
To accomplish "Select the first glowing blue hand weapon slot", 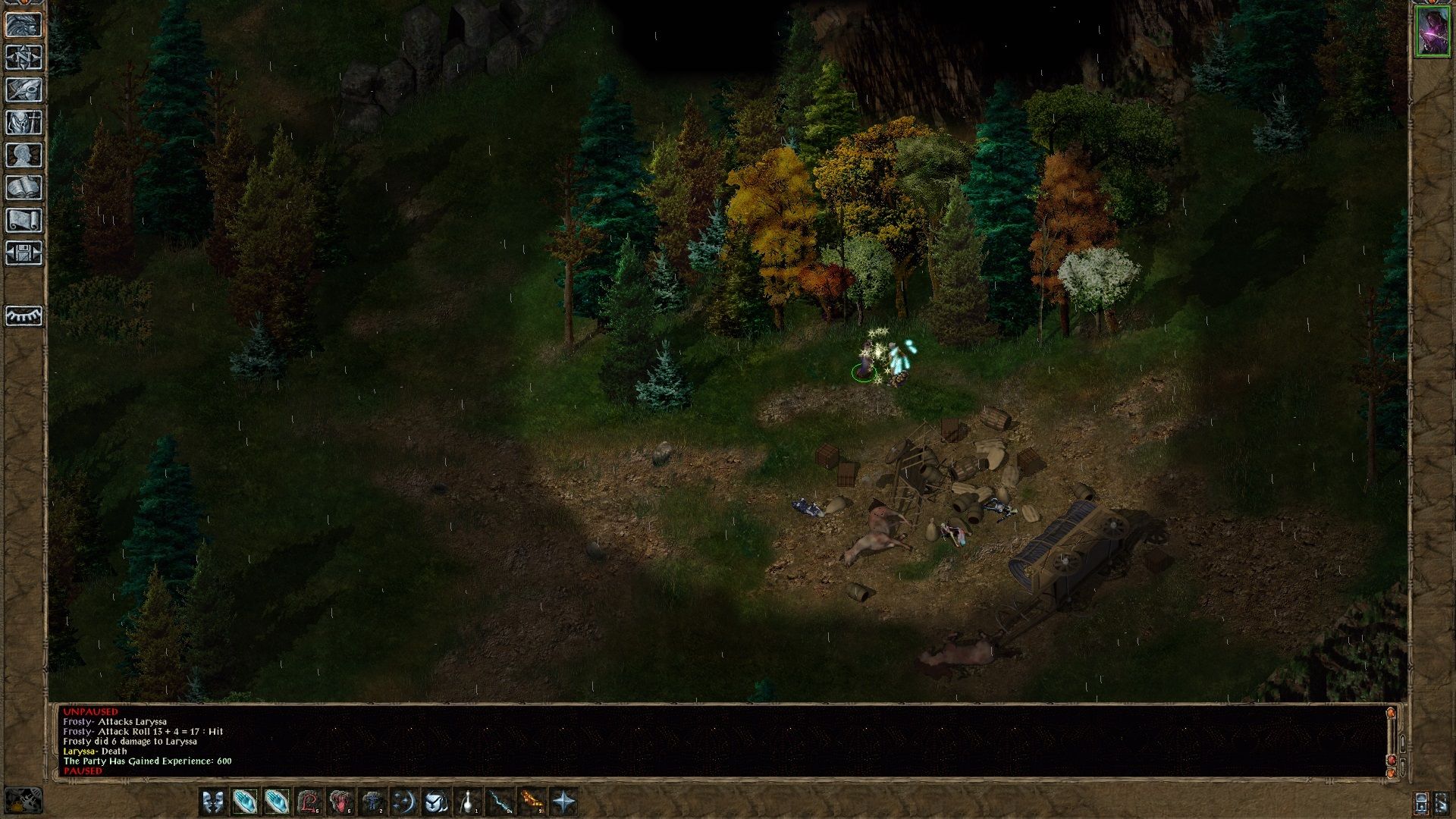I will coord(245,802).
